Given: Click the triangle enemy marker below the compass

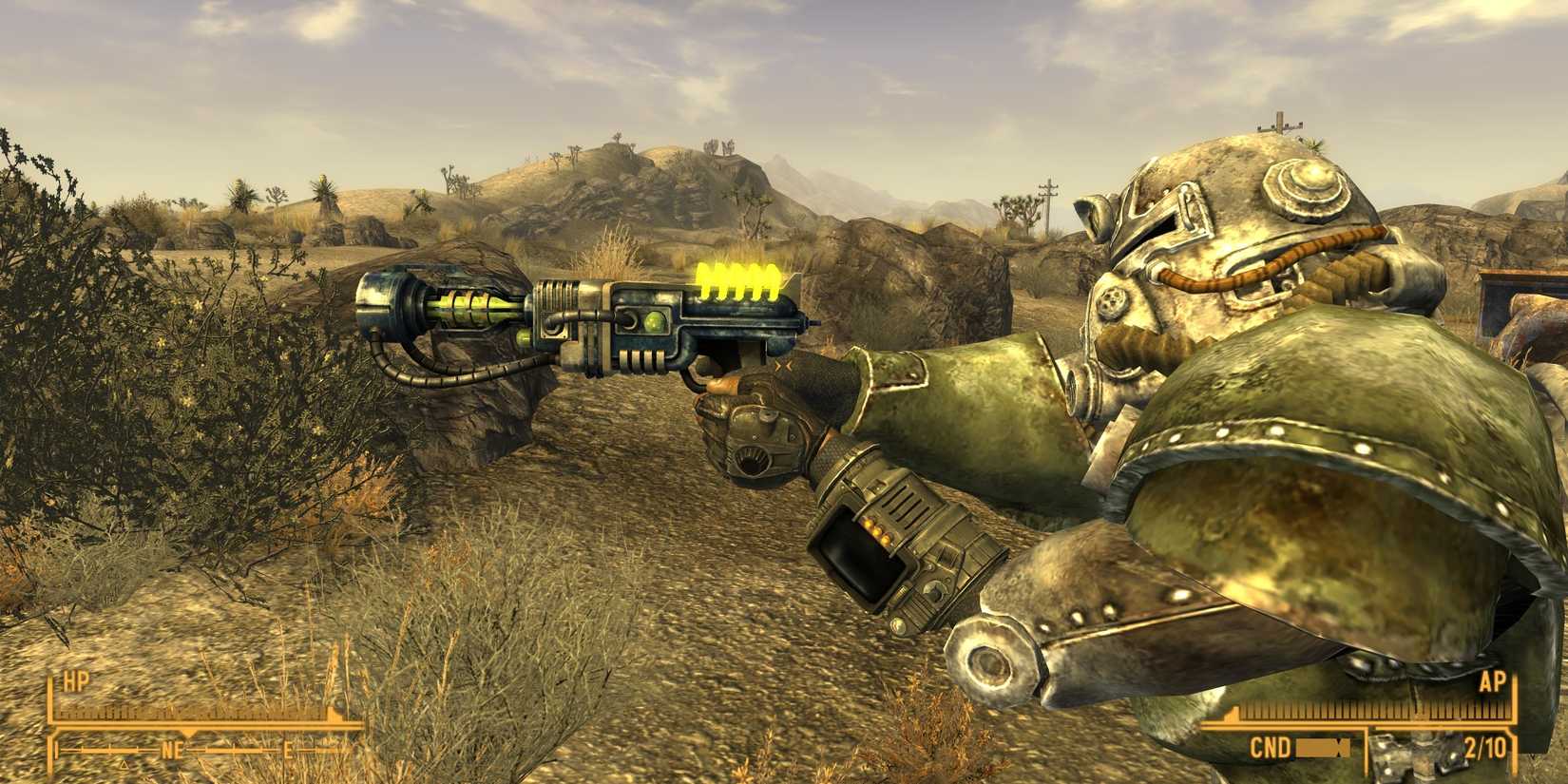Looking at the screenshot, I should (123, 766).
